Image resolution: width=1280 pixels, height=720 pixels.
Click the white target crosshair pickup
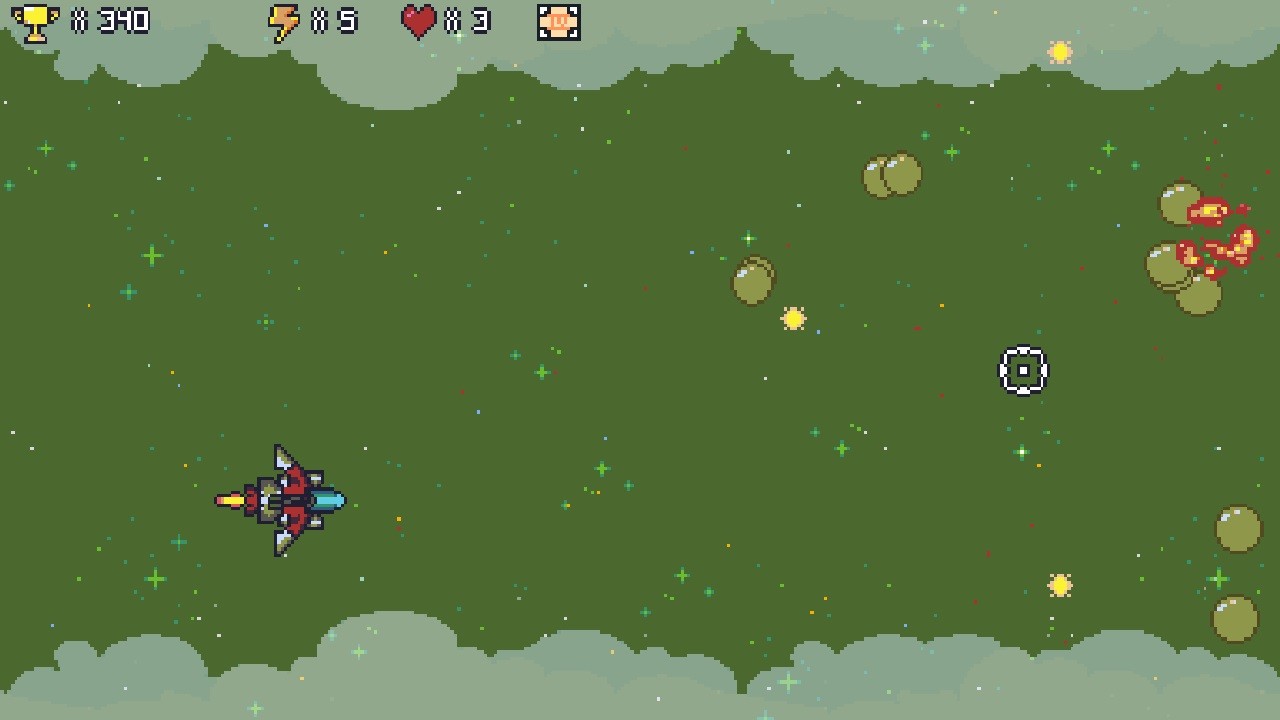pos(1023,369)
